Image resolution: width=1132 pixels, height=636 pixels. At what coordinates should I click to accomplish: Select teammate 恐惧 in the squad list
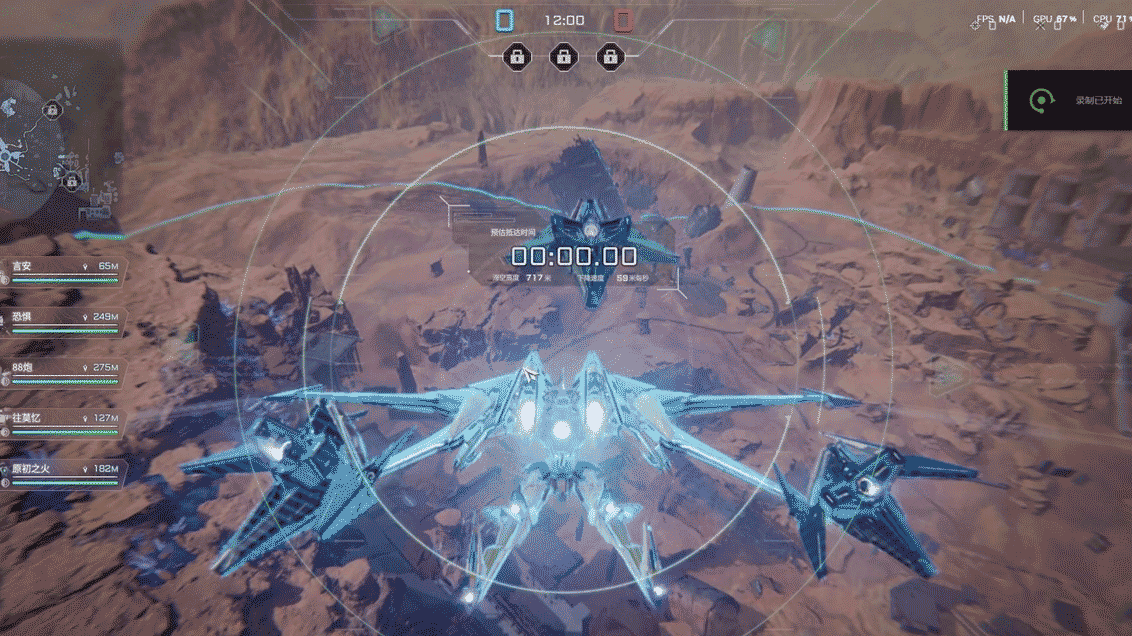pyautogui.click(x=63, y=321)
